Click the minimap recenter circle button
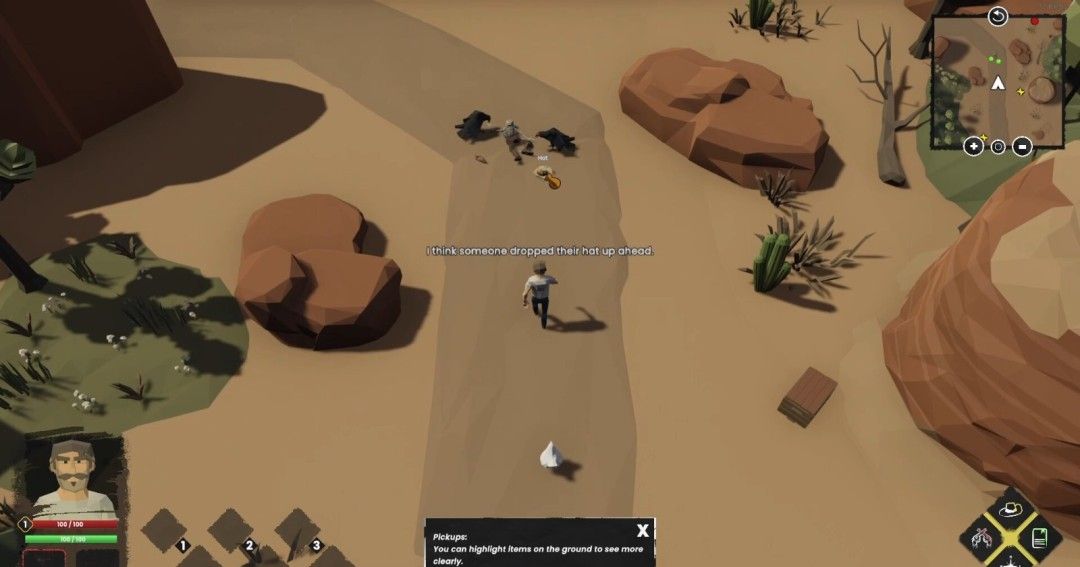1080x567 pixels. [x=997, y=146]
